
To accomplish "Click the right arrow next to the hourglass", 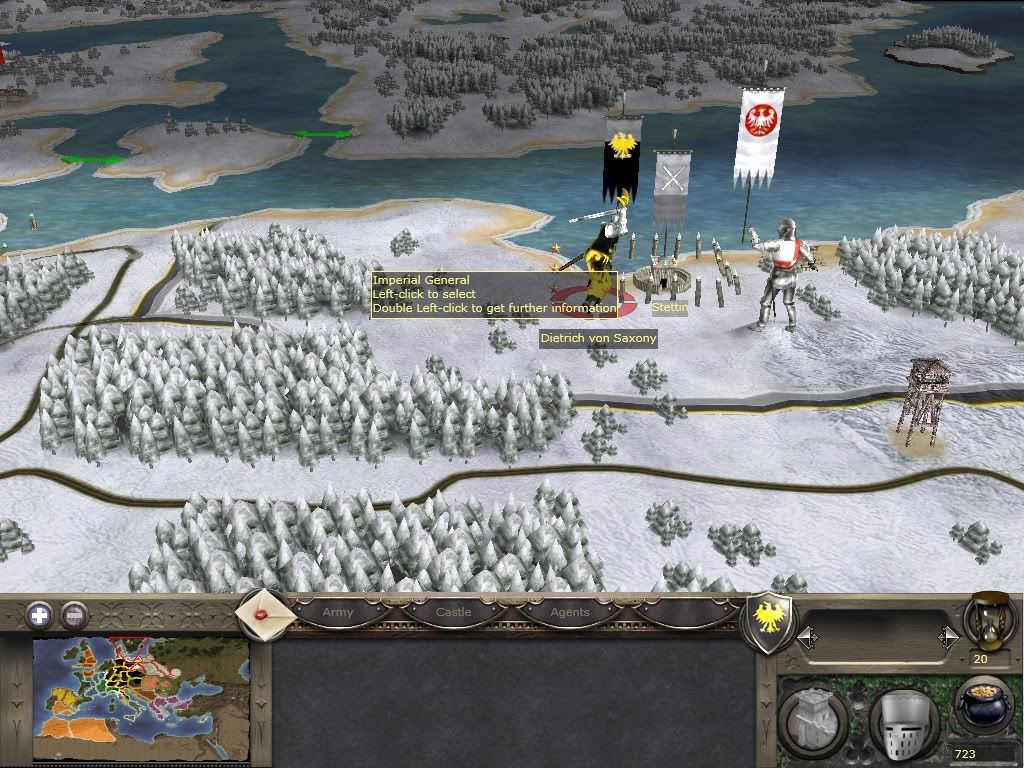I will point(948,636).
